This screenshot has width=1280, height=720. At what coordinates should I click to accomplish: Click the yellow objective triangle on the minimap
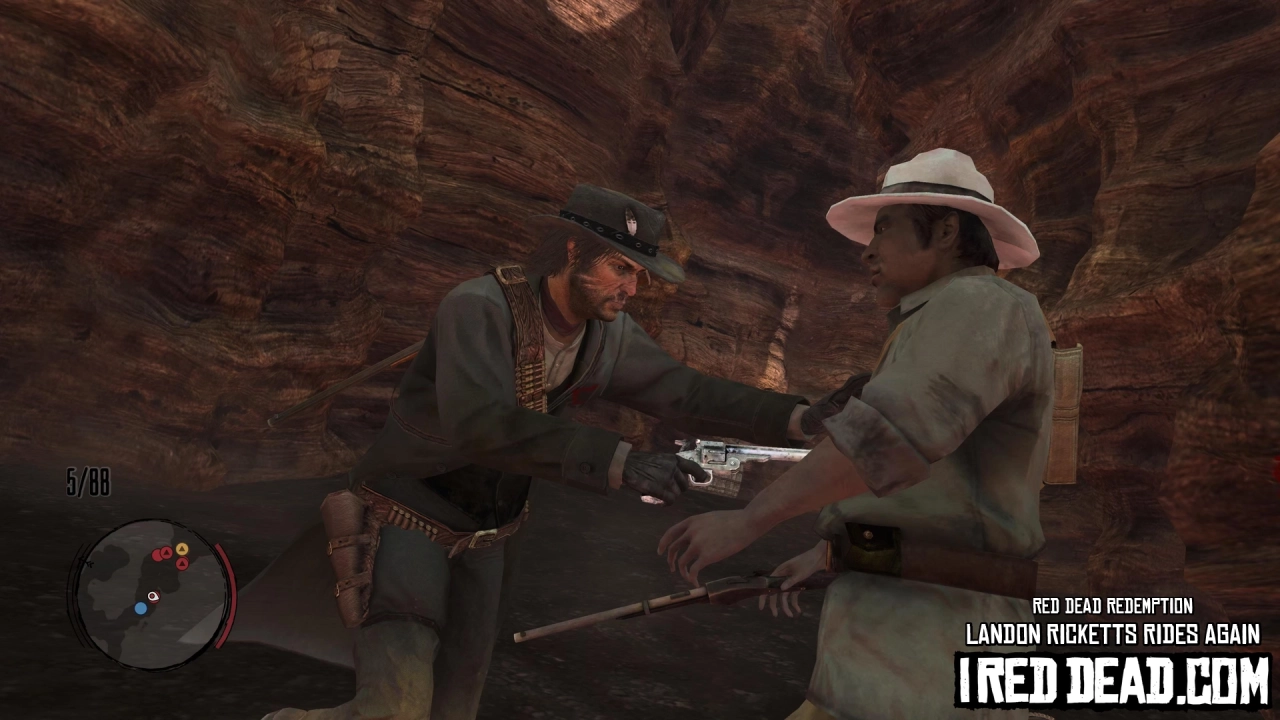tap(182, 548)
